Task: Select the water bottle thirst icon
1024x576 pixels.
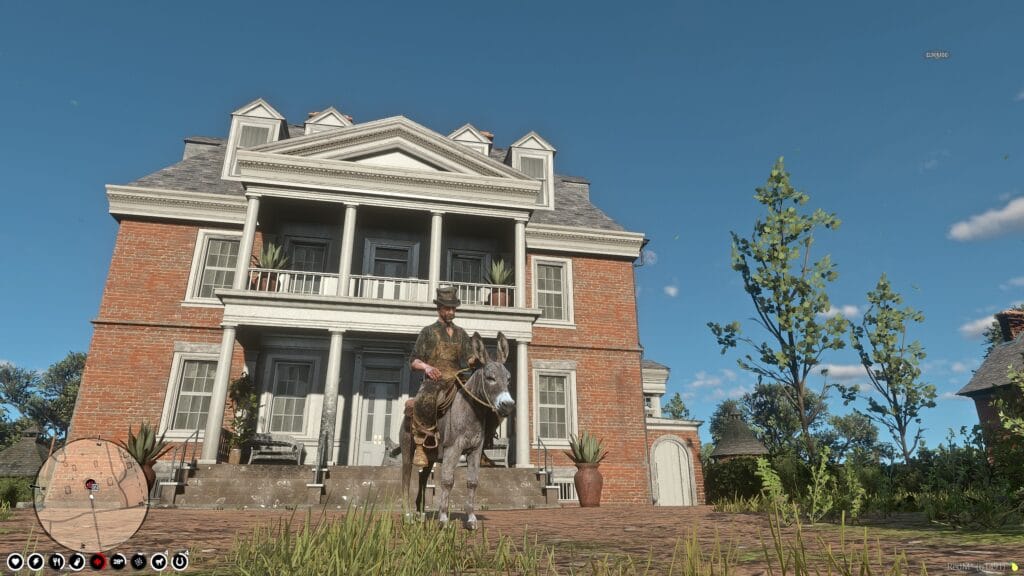Action: [x=77, y=561]
